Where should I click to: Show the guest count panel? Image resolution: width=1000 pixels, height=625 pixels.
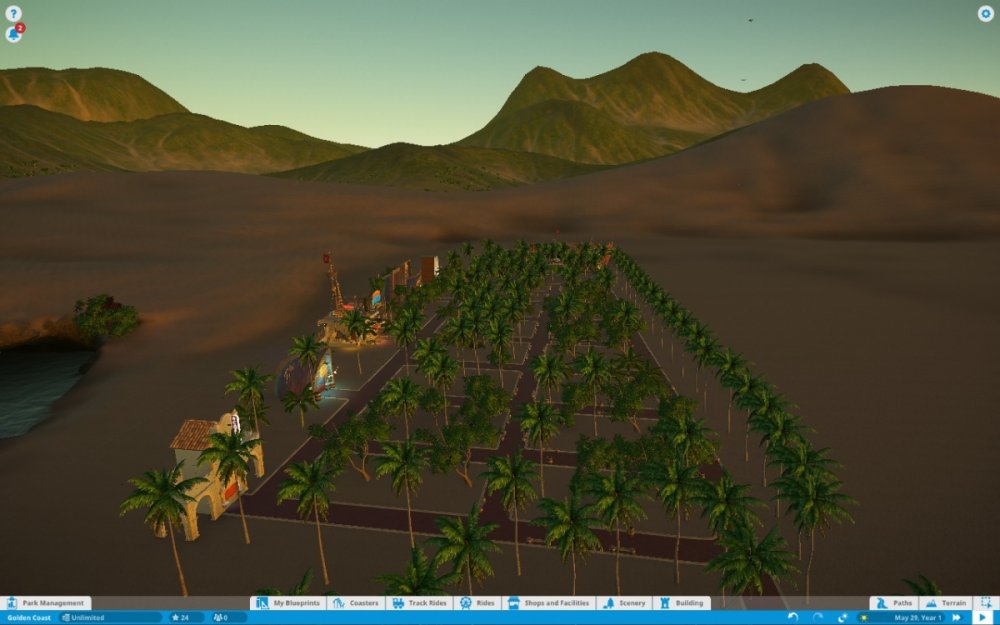click(x=229, y=618)
